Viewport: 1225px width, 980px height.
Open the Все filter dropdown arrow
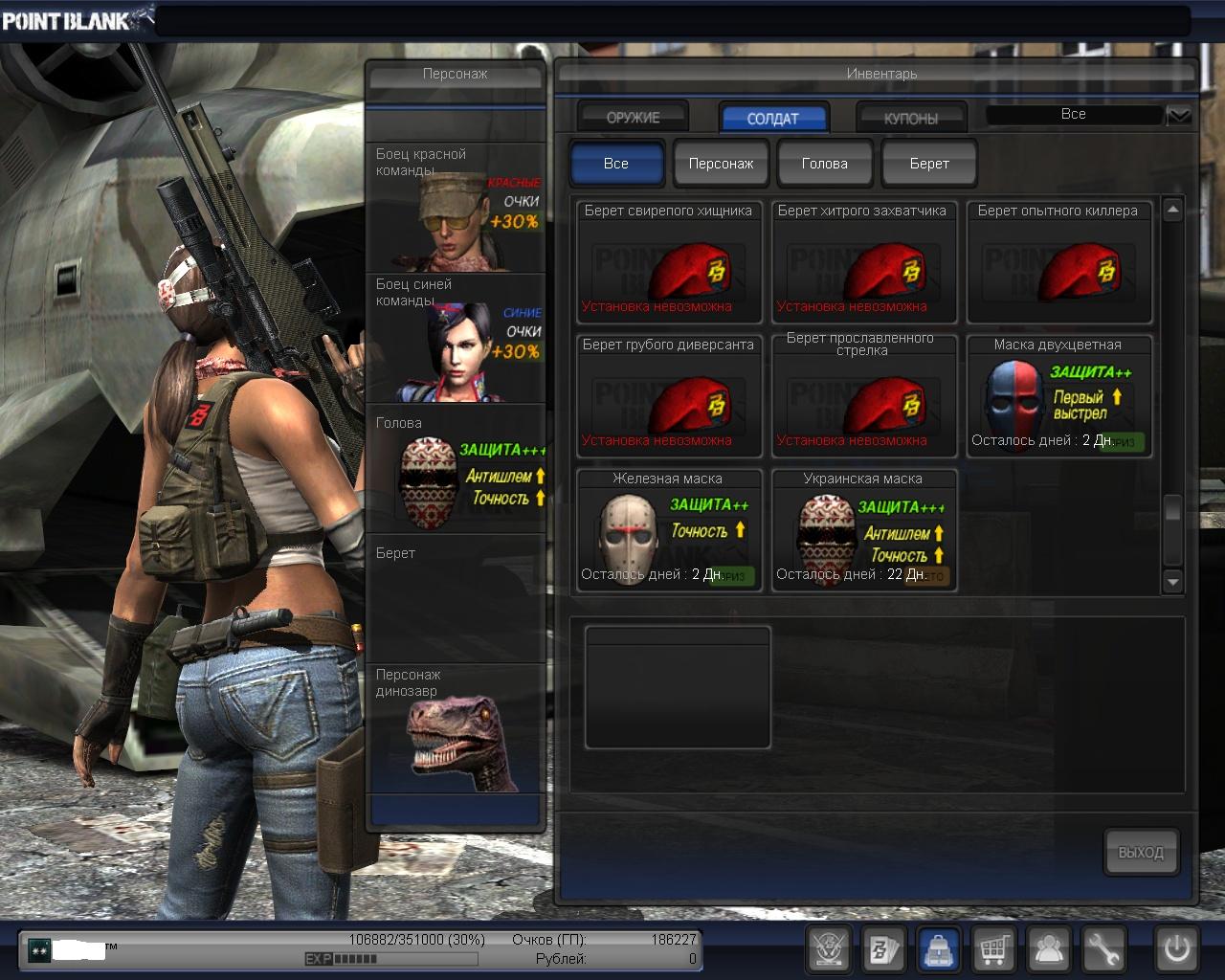1179,115
